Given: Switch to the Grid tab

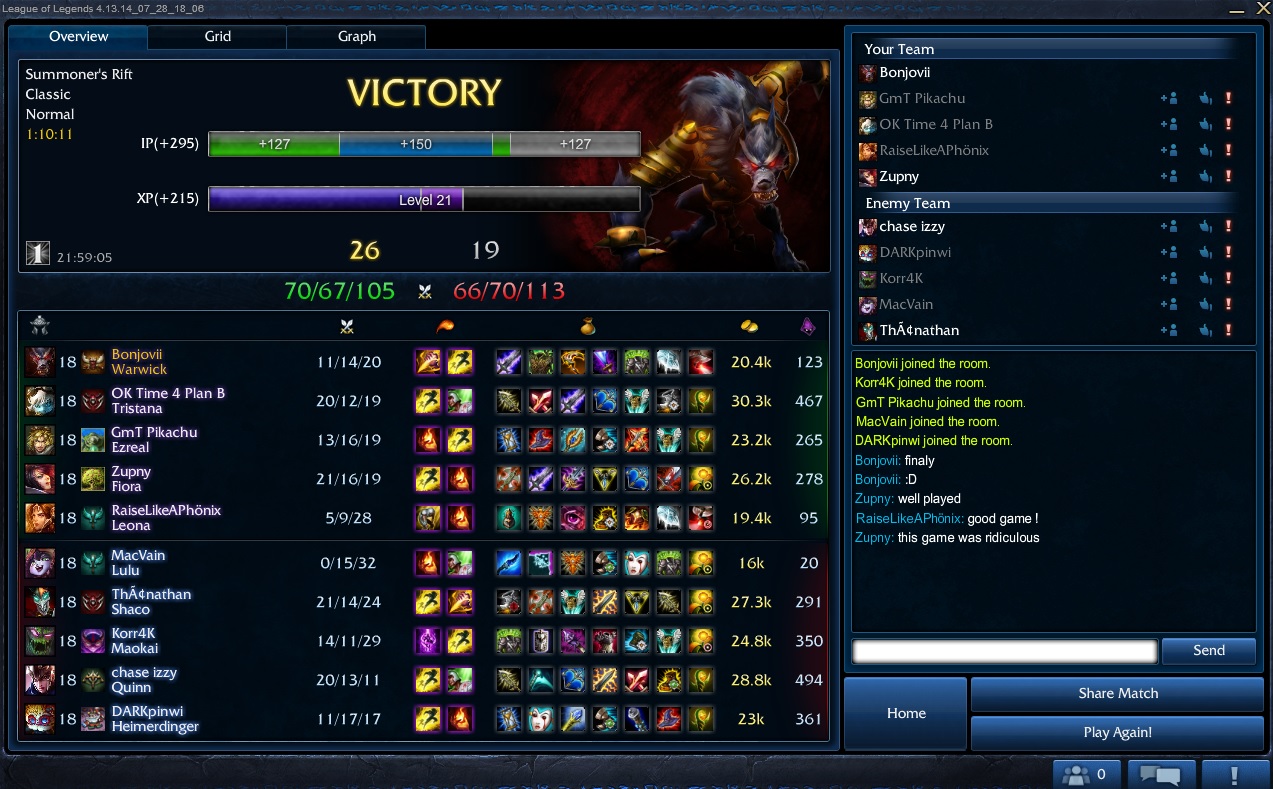Looking at the screenshot, I should click(218, 37).
